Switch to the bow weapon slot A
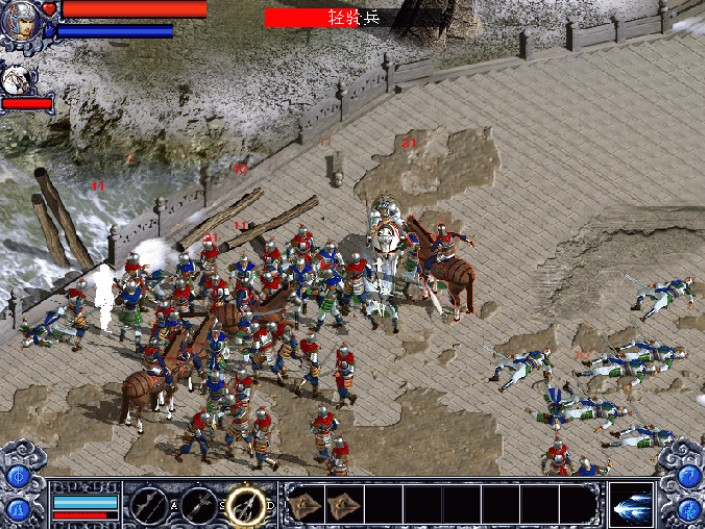The width and height of the screenshot is (705, 529). coord(148,503)
